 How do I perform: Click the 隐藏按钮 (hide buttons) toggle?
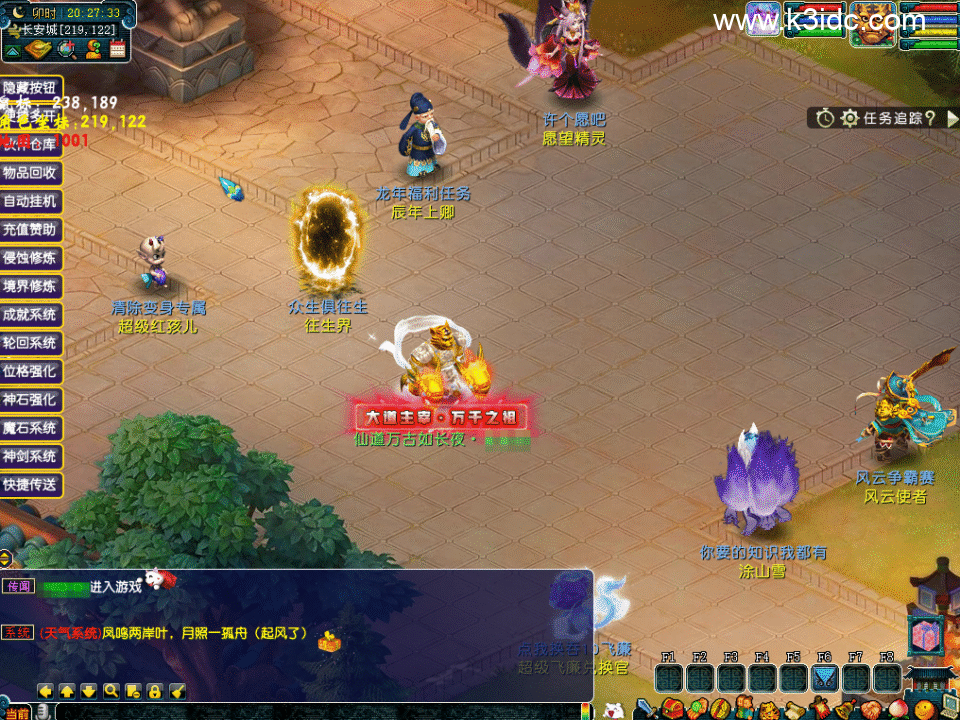pos(31,88)
